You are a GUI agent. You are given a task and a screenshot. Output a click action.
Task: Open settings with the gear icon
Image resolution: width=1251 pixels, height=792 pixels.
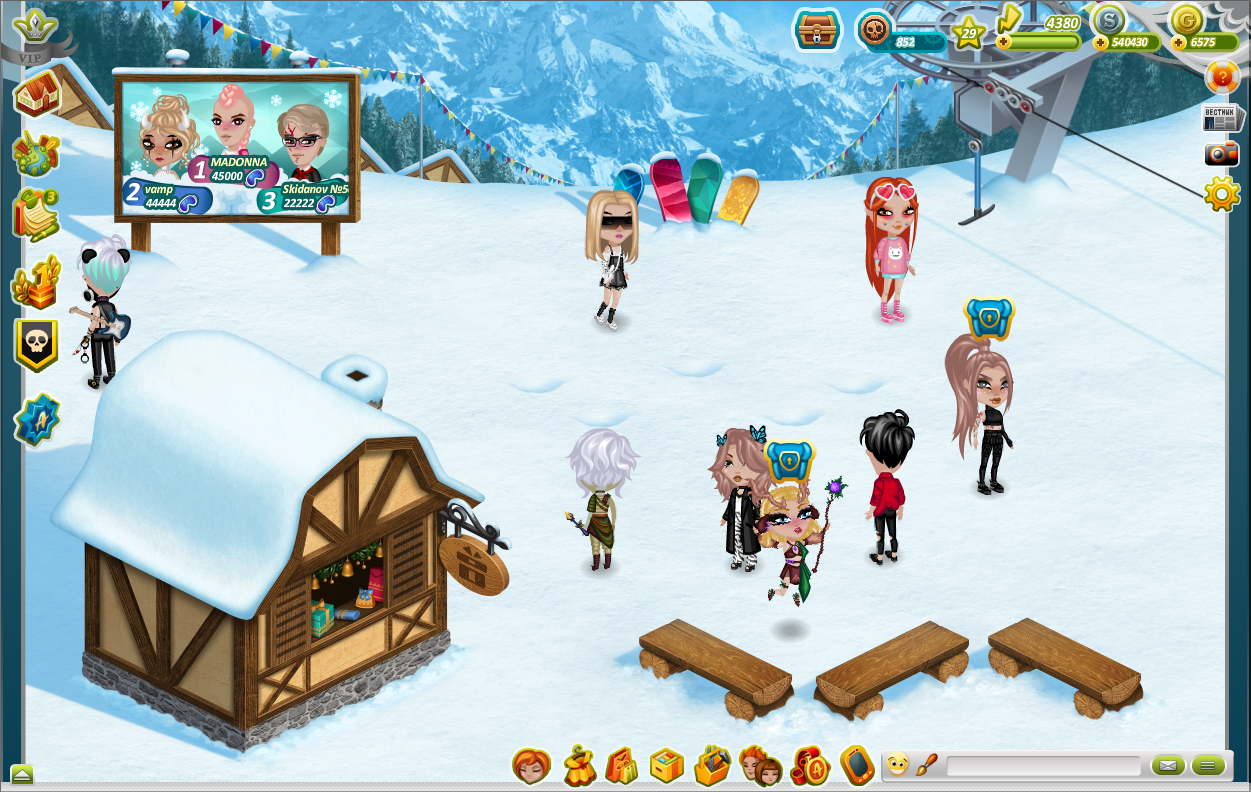point(1222,193)
